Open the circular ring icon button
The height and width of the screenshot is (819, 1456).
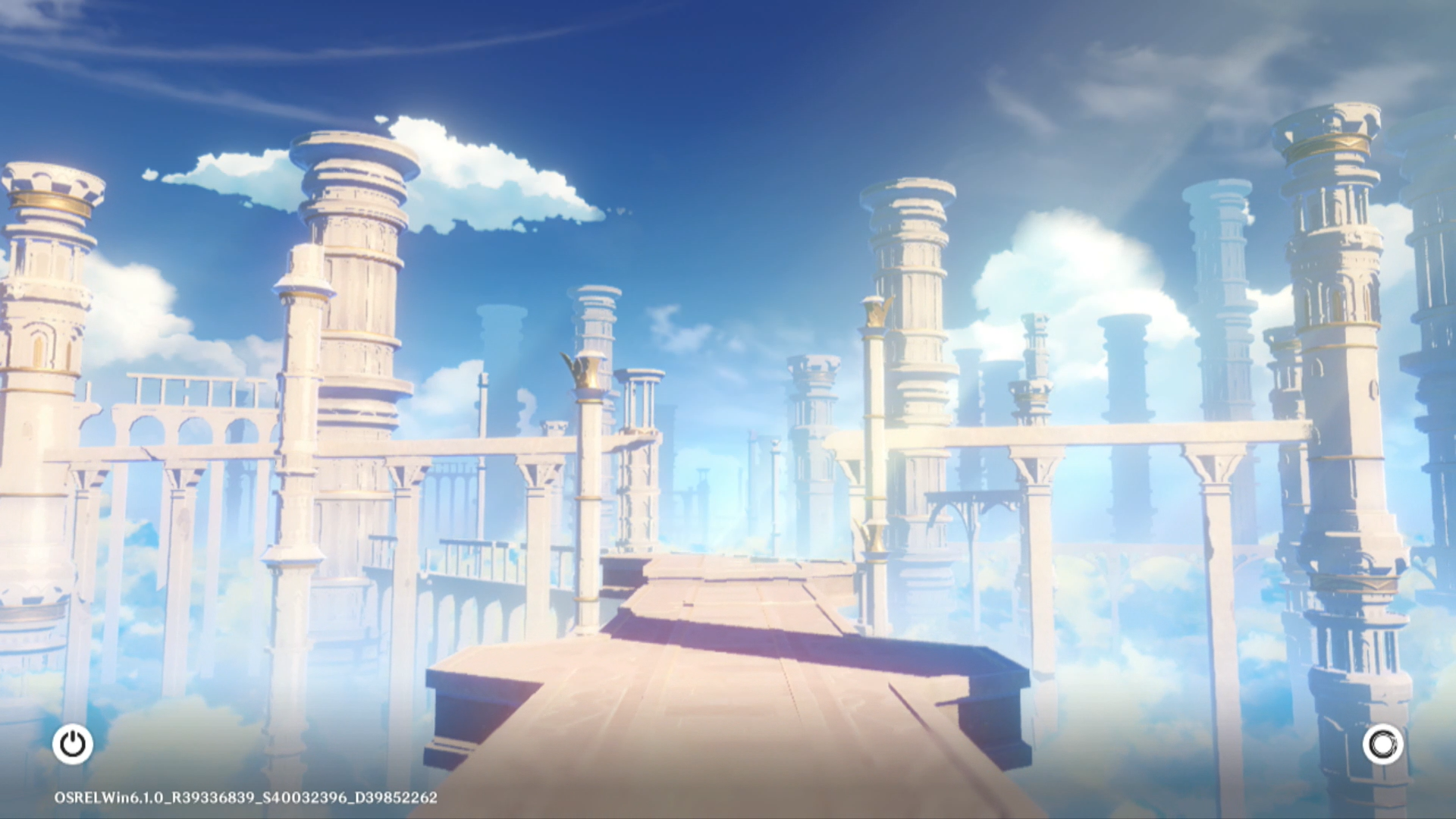[x=1382, y=744]
